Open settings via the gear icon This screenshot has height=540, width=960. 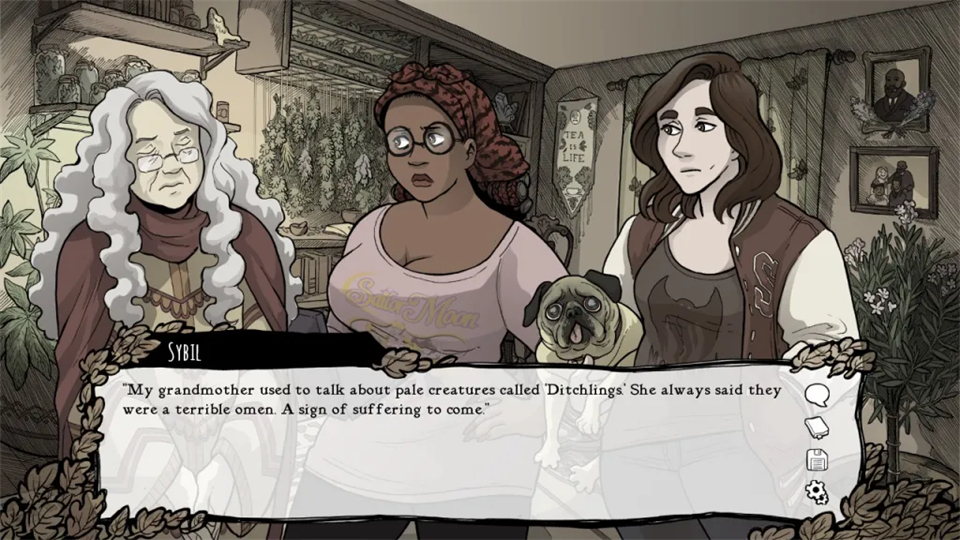(817, 492)
